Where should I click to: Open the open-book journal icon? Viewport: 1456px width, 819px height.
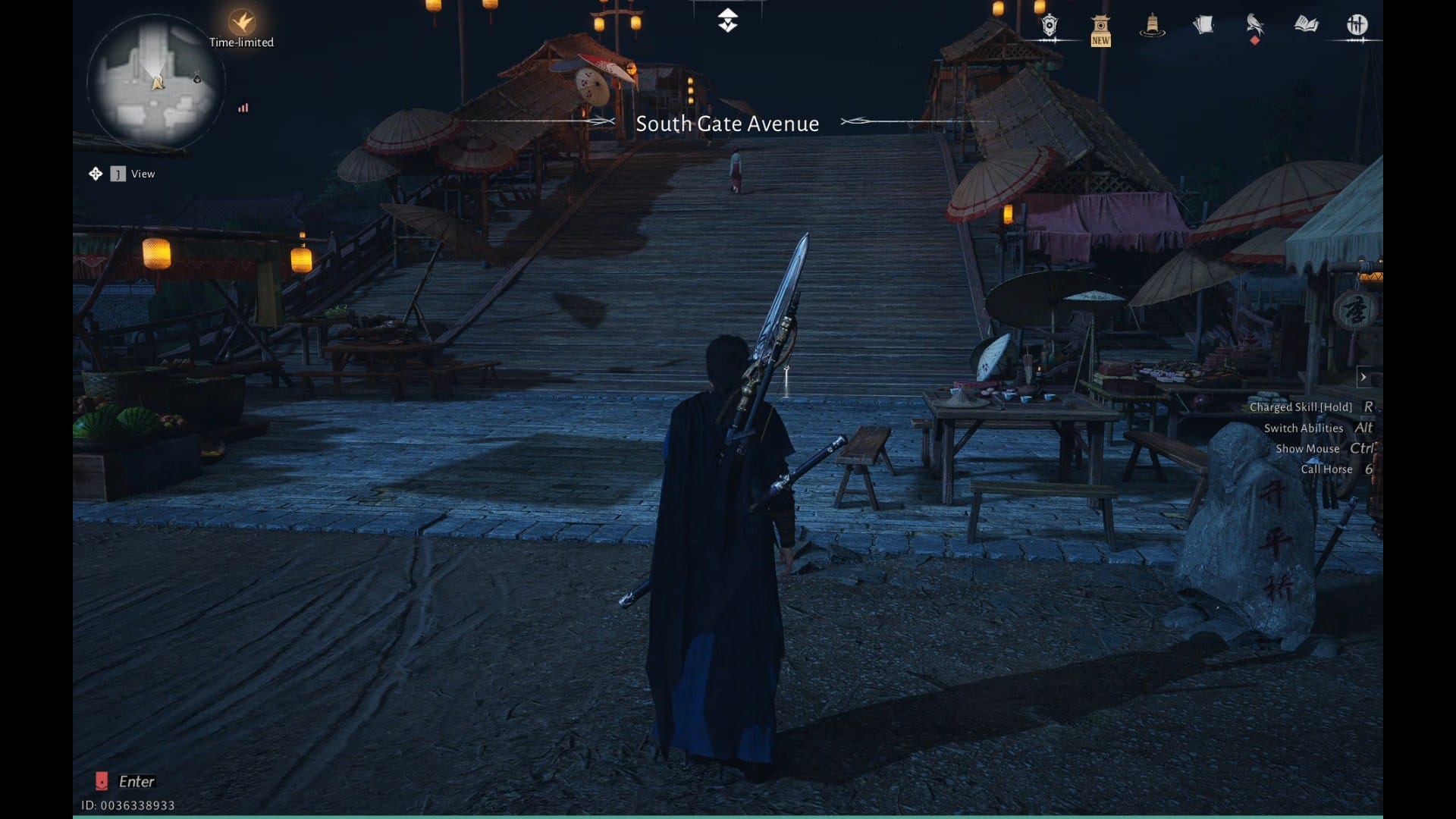click(x=1306, y=25)
